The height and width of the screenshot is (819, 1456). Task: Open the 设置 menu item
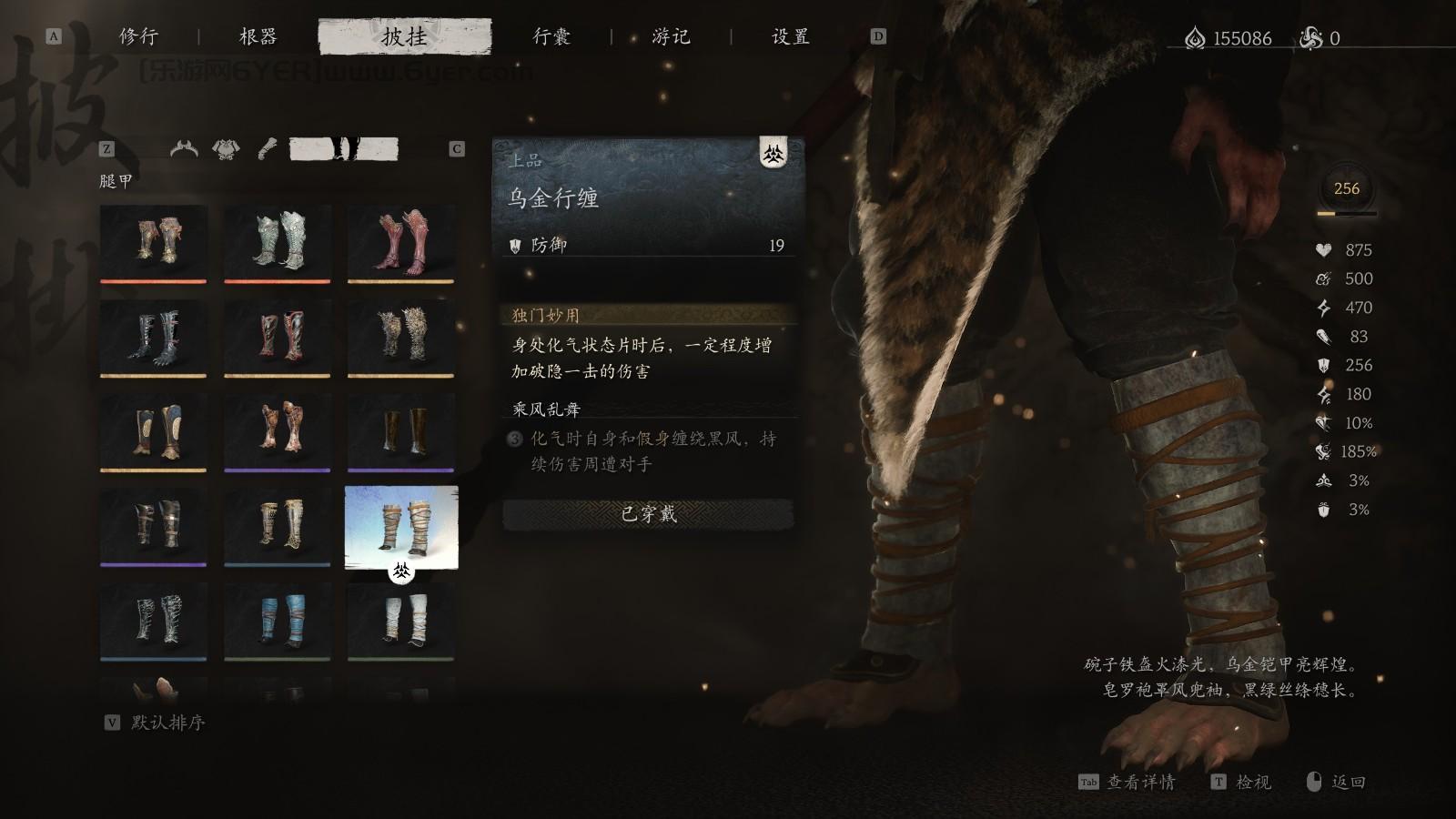pyautogui.click(x=791, y=37)
